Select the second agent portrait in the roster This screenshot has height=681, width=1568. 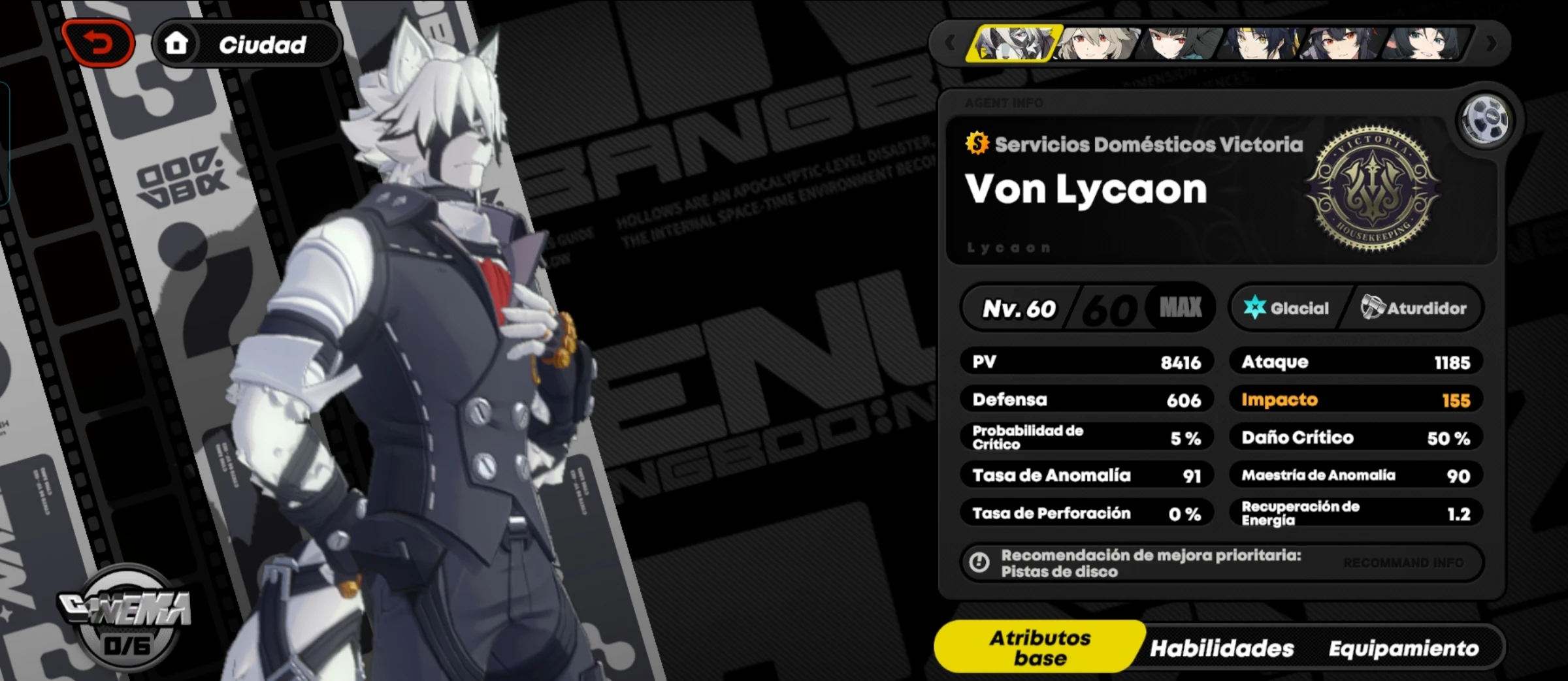click(1099, 47)
